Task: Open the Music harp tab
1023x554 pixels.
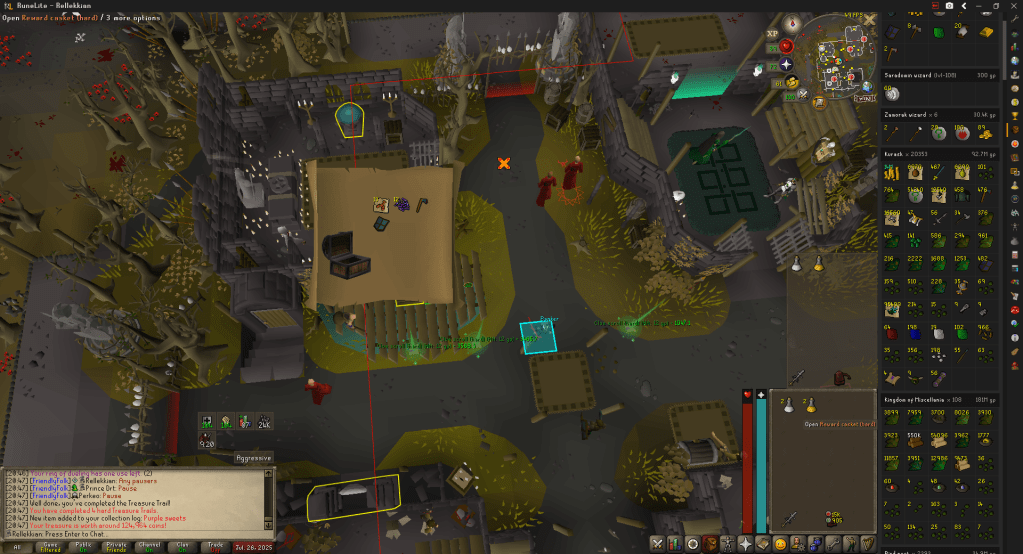Action: tap(868, 544)
